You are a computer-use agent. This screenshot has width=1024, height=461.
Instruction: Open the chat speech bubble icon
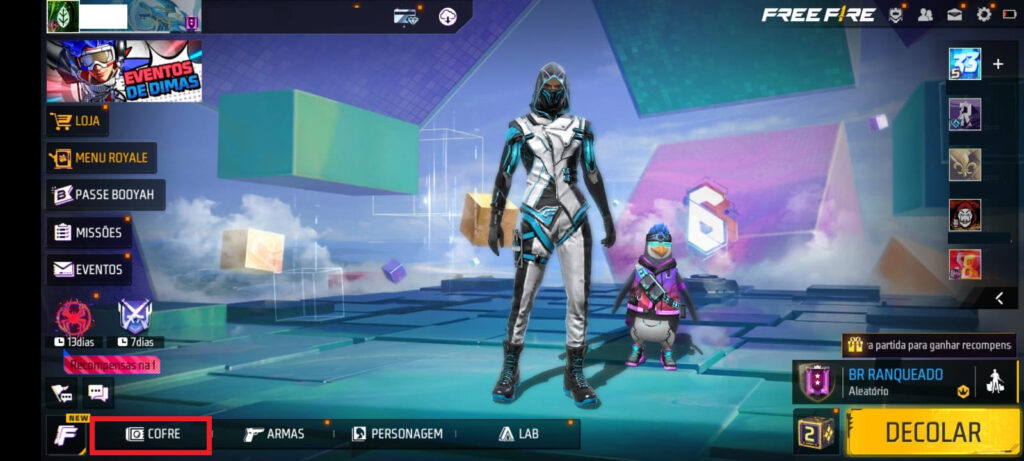click(98, 393)
